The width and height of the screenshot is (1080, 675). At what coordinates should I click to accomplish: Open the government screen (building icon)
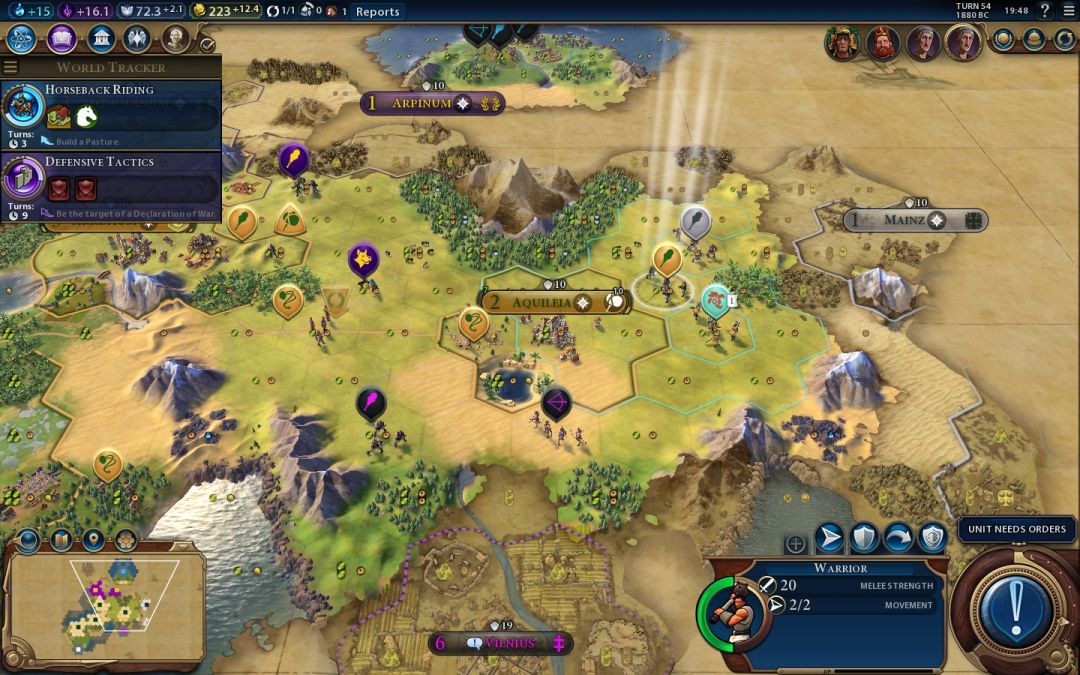(x=100, y=40)
